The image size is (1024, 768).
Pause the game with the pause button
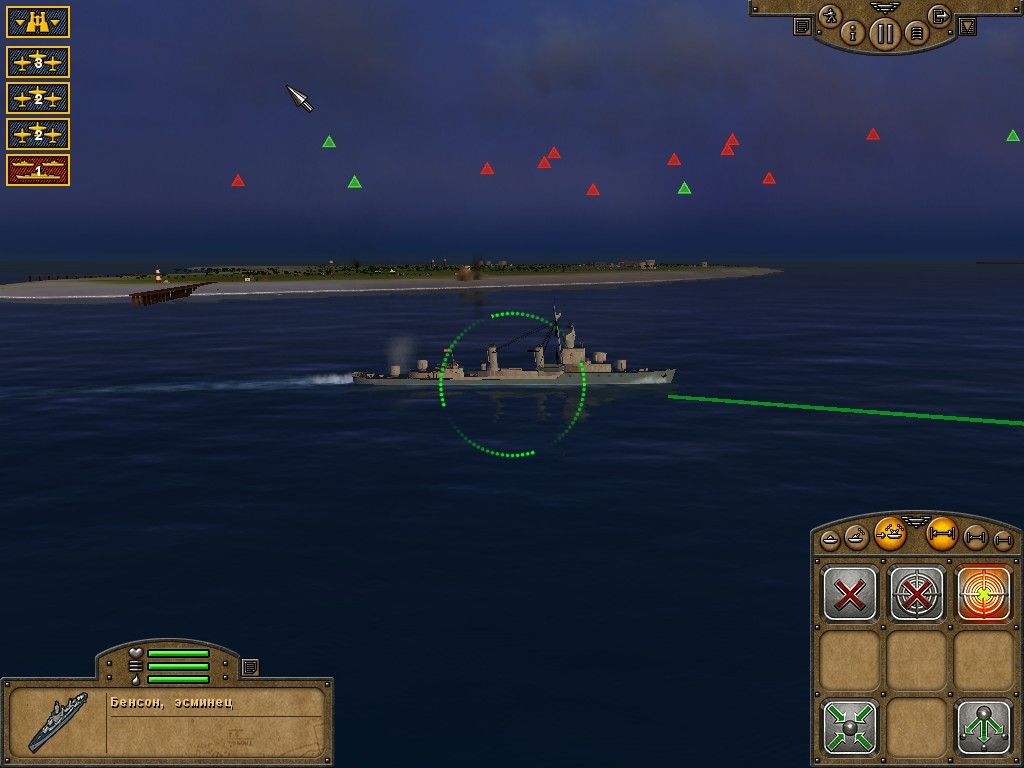coord(884,34)
